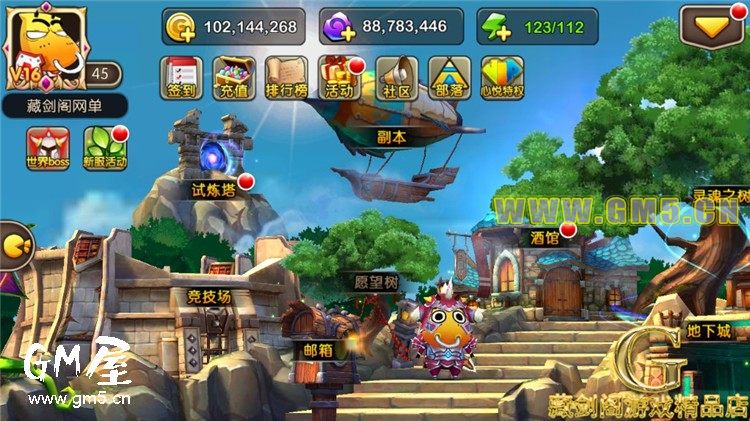Open the 签到 daily check-in
The height and width of the screenshot is (421, 750).
[x=182, y=75]
